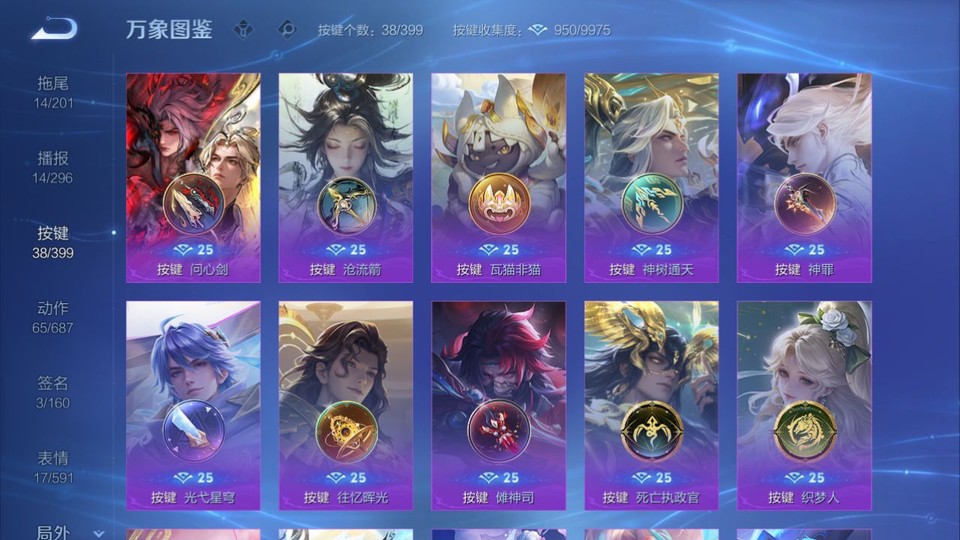Choose the 光弋星穹 button skin card

[x=193, y=406]
